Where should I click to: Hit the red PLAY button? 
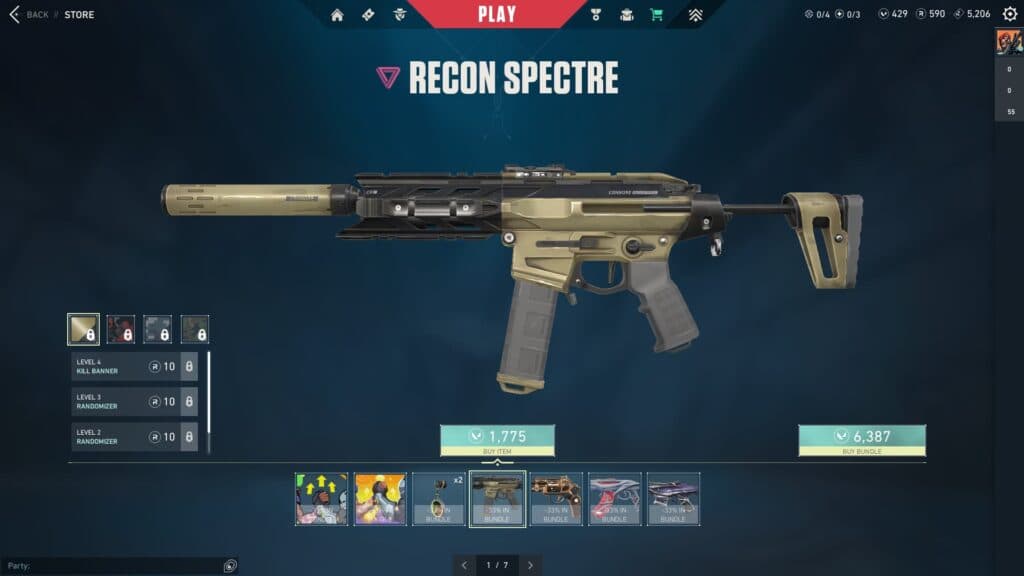coord(497,14)
